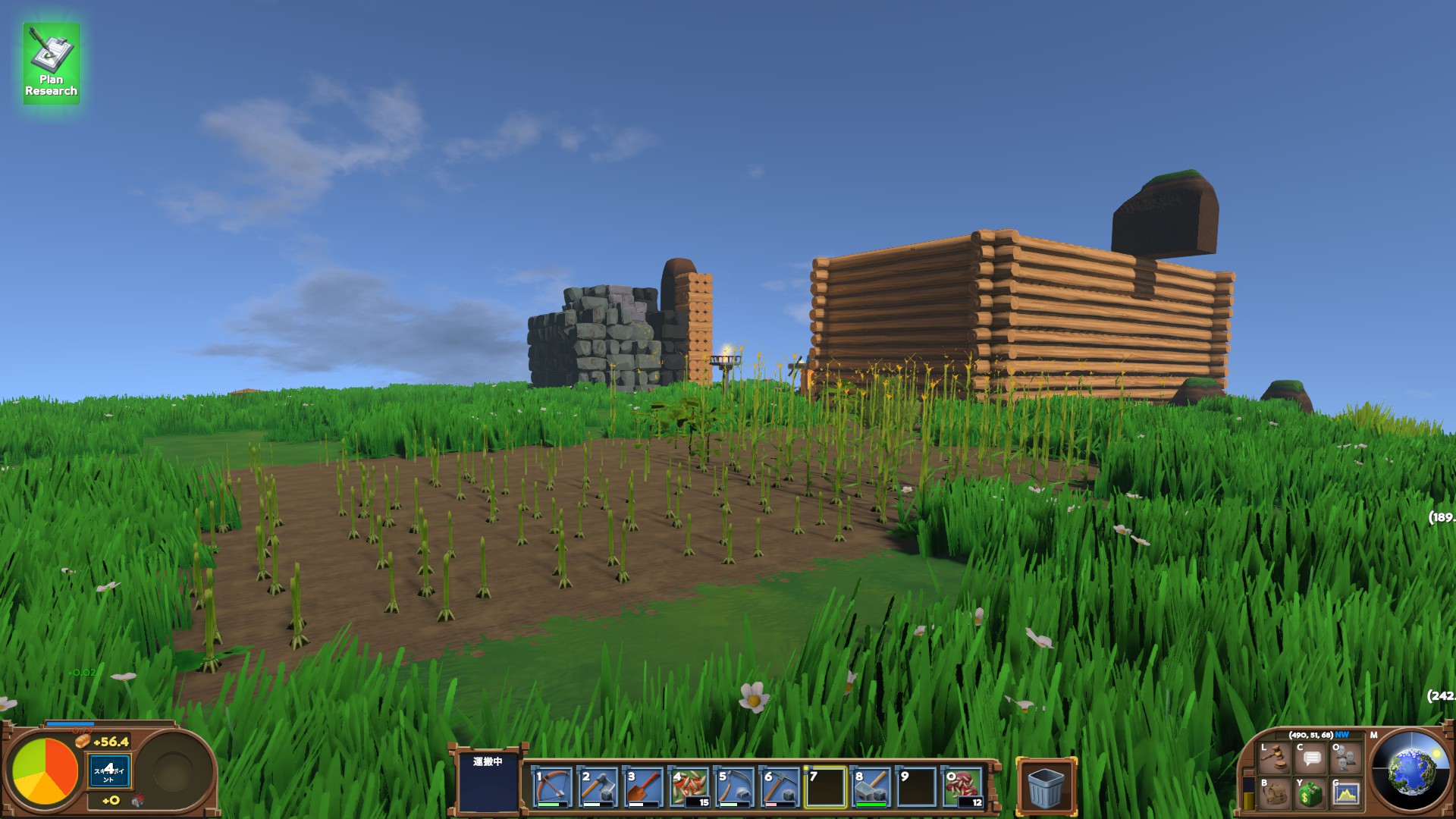Show the online players list
The height and width of the screenshot is (819, 1456).
(1346, 757)
